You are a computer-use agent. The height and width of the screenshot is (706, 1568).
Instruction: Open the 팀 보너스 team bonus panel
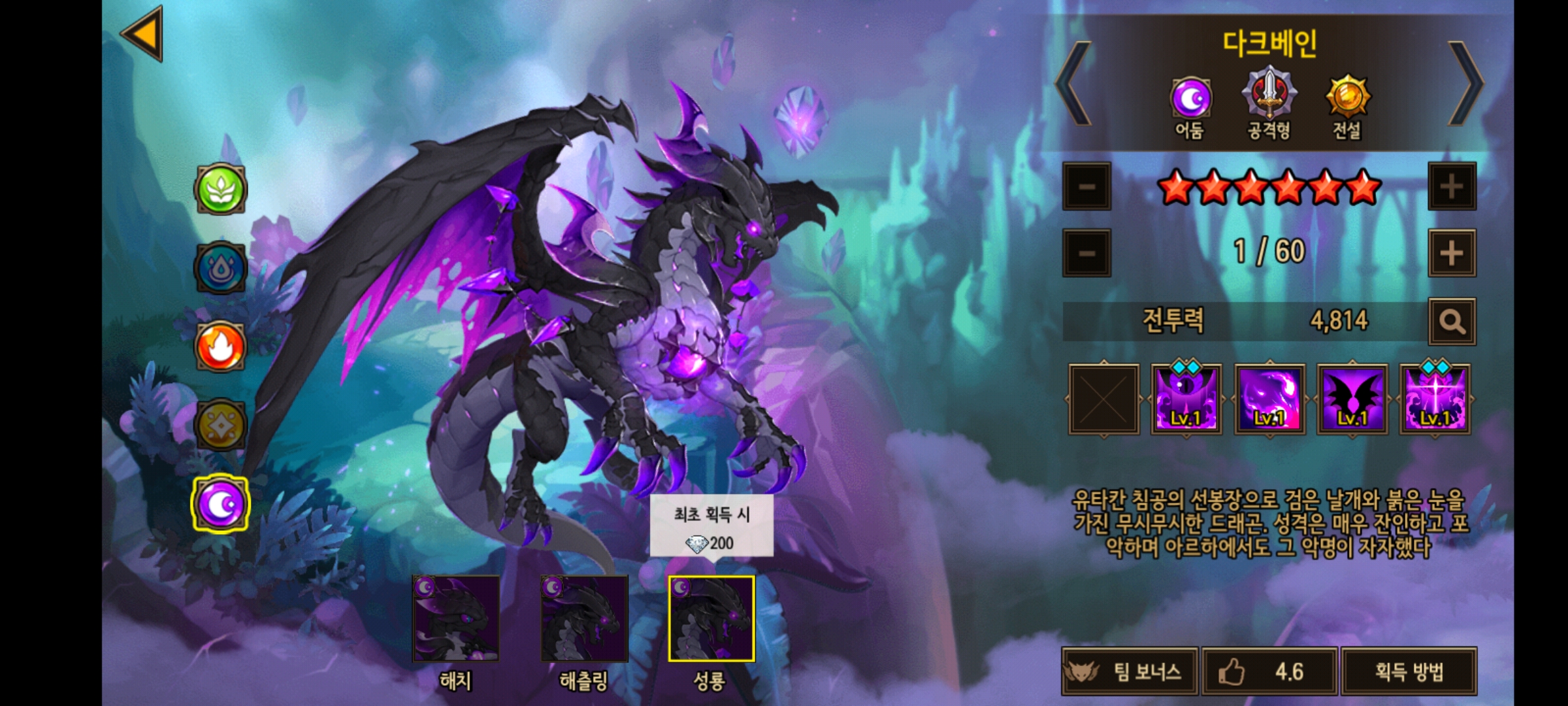point(1130,671)
